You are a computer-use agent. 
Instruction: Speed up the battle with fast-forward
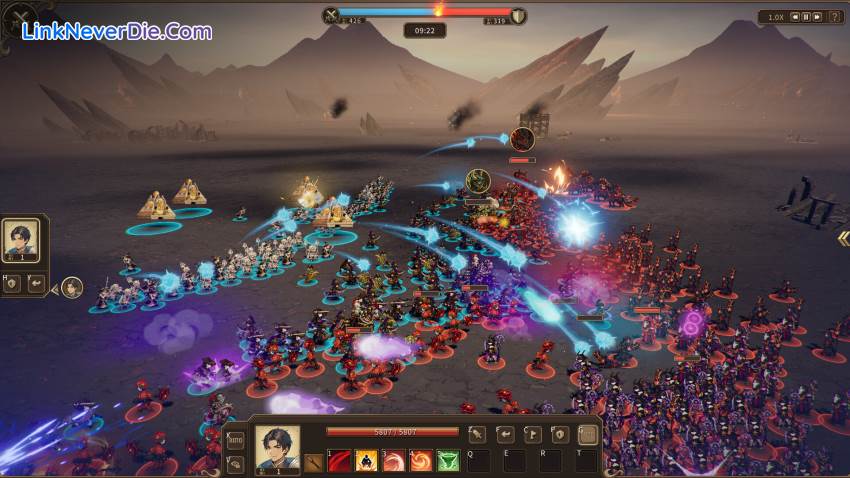[x=817, y=17]
